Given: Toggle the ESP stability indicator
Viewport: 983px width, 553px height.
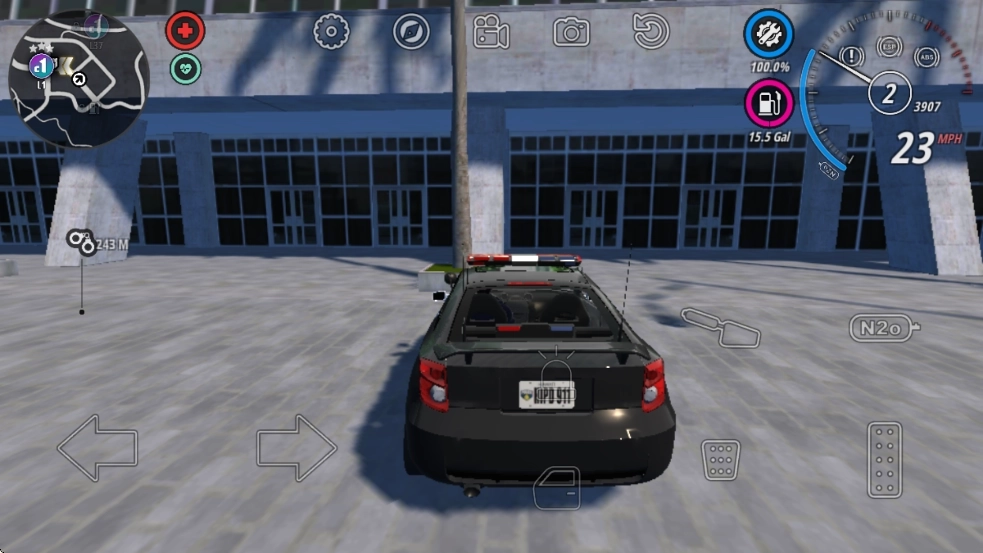Looking at the screenshot, I should pos(889,47).
